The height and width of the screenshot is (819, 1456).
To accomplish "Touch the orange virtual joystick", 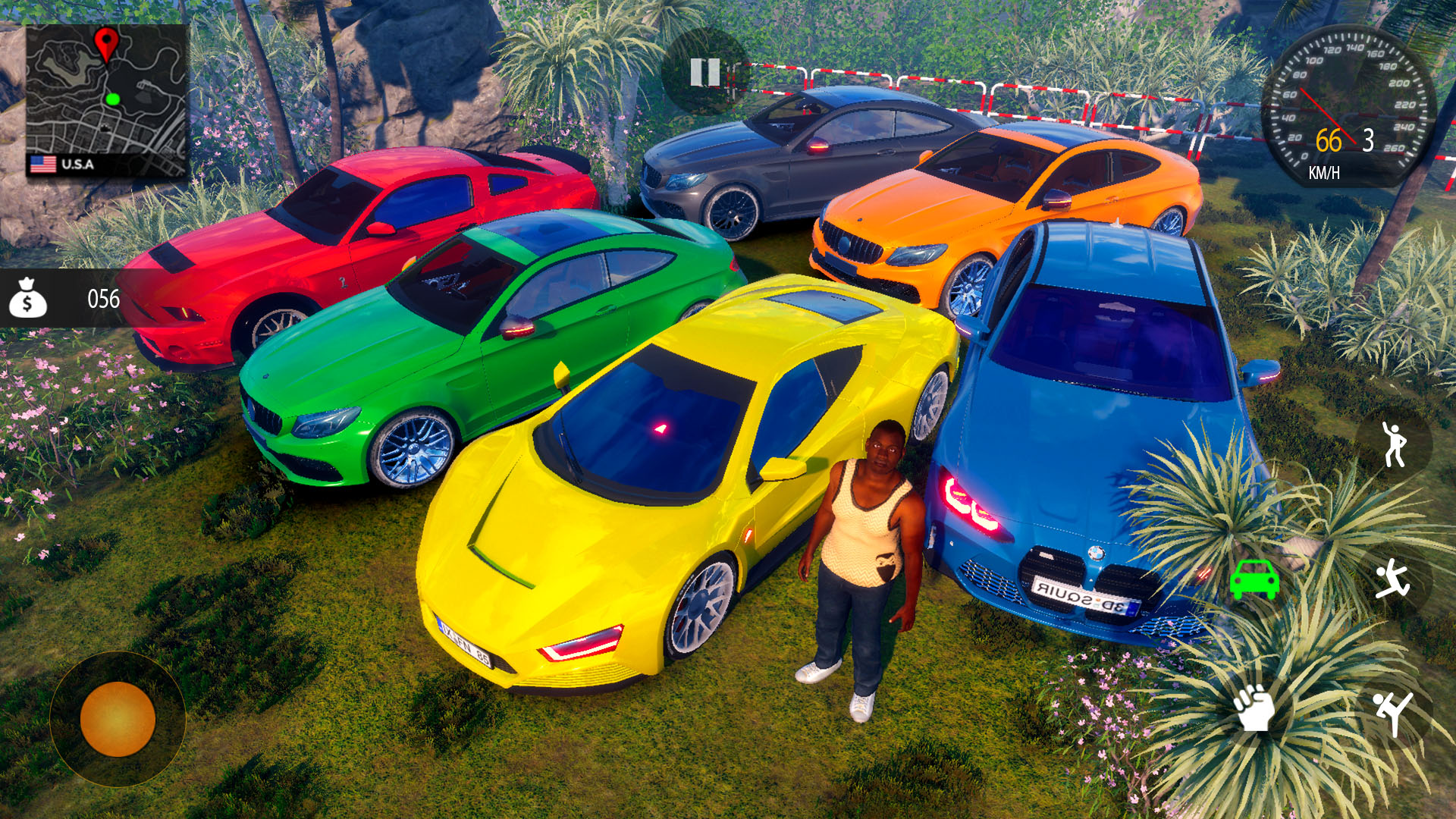I will click(118, 718).
